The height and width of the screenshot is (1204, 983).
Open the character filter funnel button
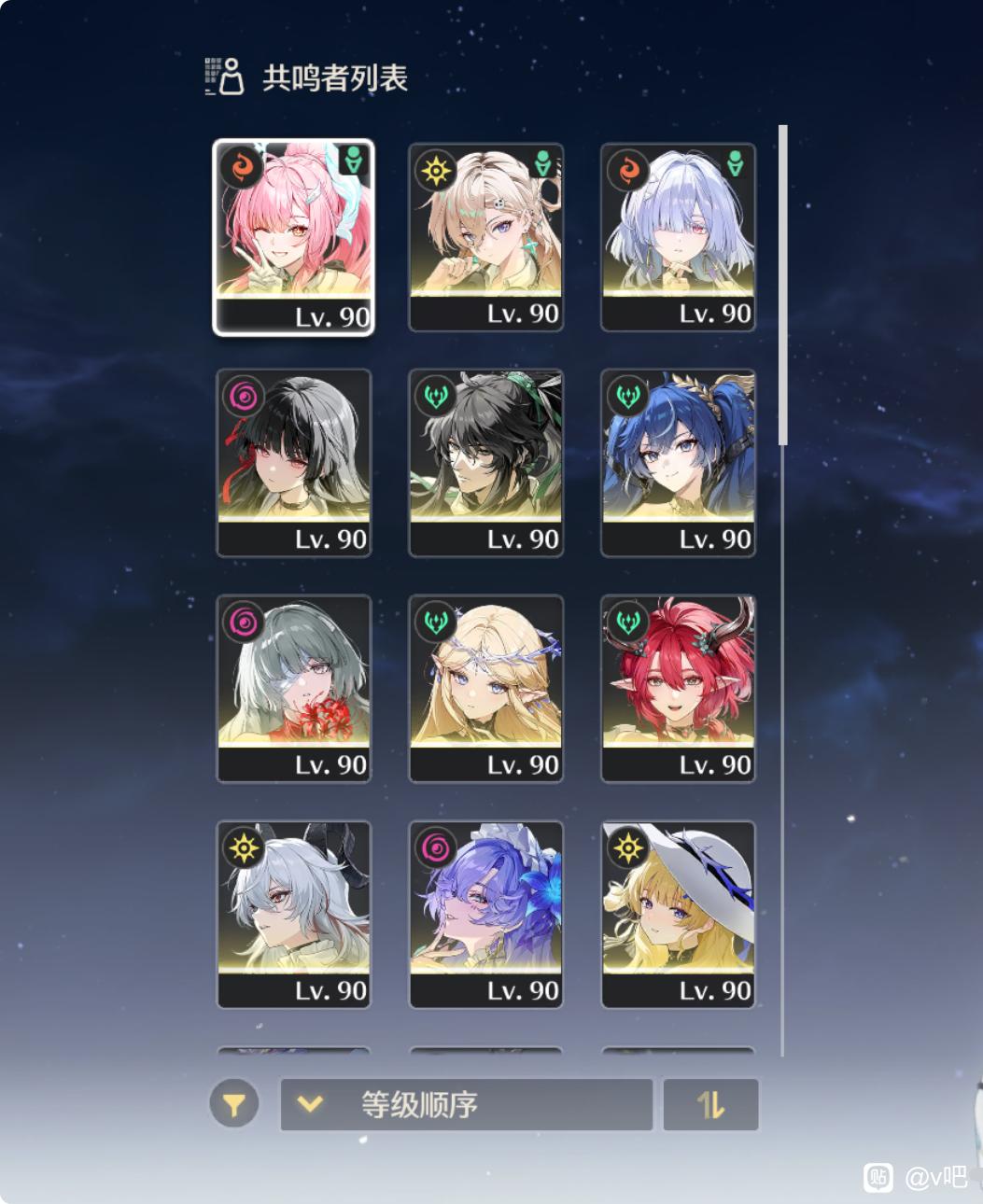(233, 1105)
